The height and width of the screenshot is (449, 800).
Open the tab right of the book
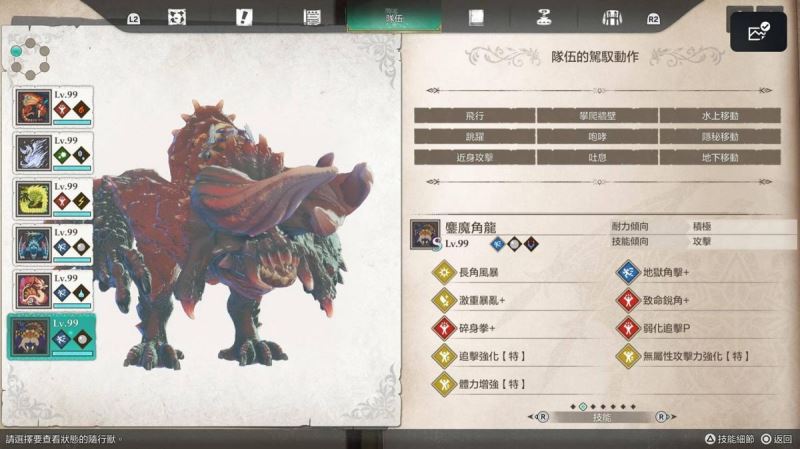544,17
